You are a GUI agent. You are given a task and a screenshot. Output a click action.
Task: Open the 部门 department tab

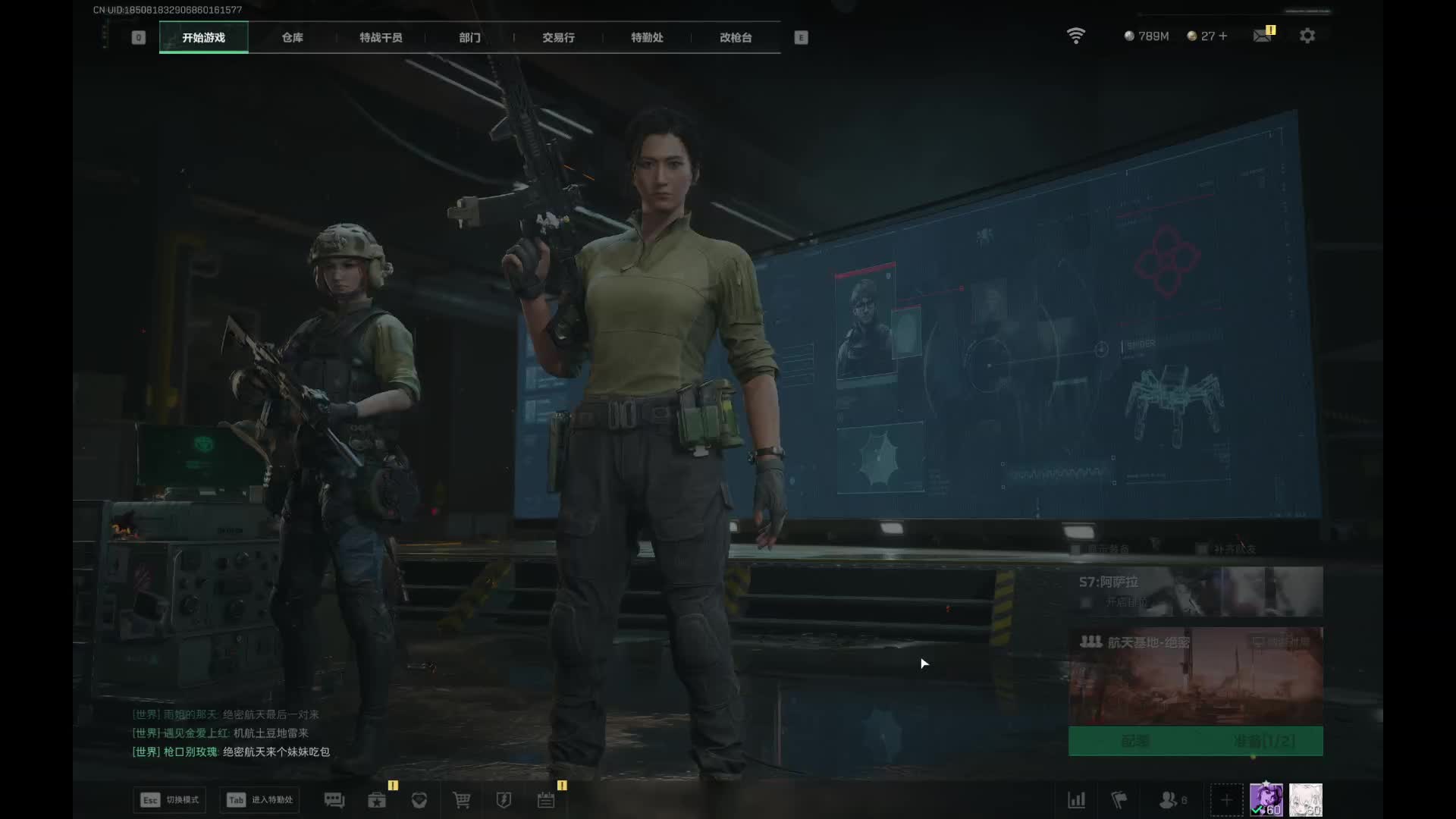469,37
